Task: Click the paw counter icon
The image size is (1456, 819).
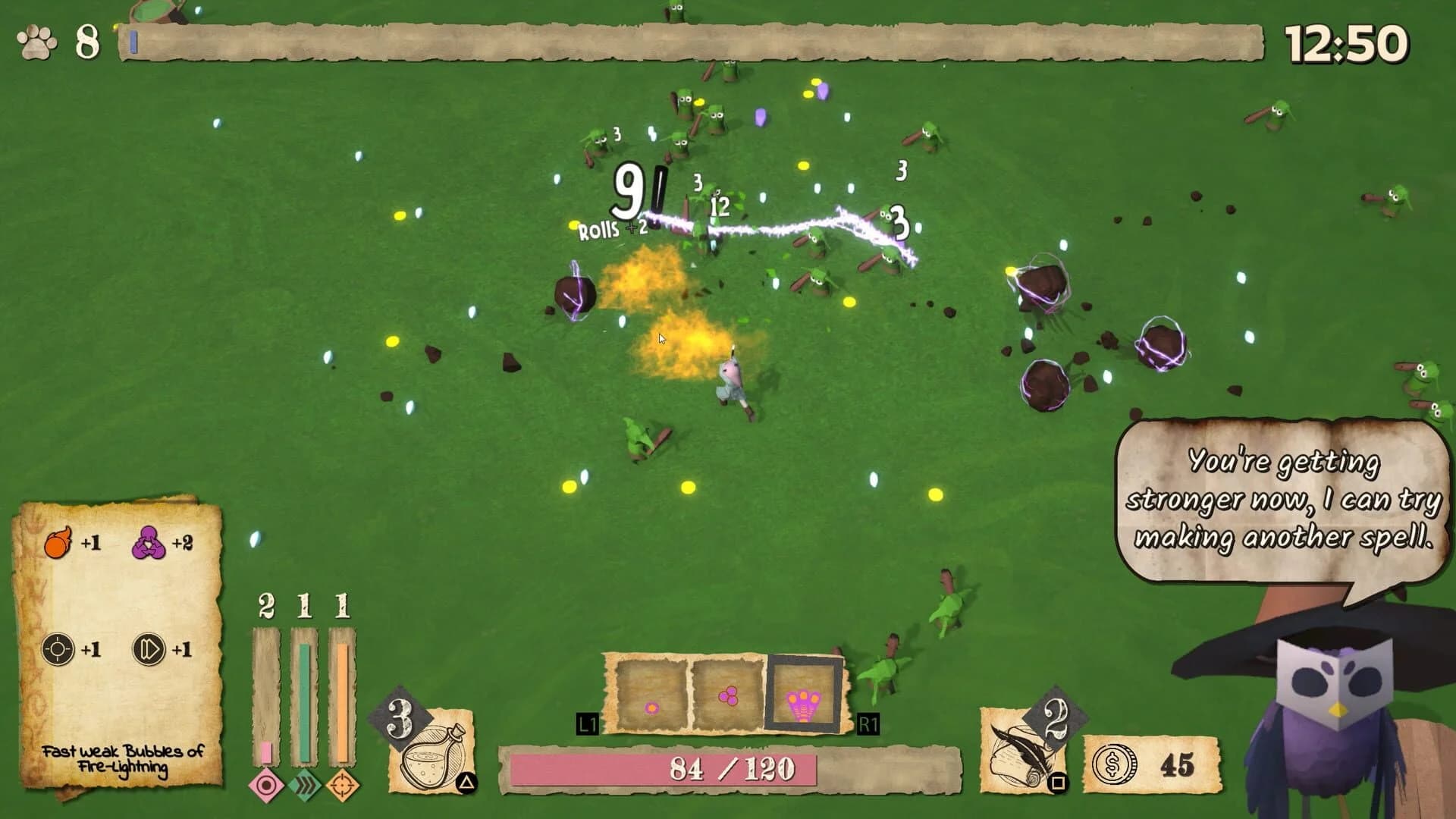Action: coord(36,40)
